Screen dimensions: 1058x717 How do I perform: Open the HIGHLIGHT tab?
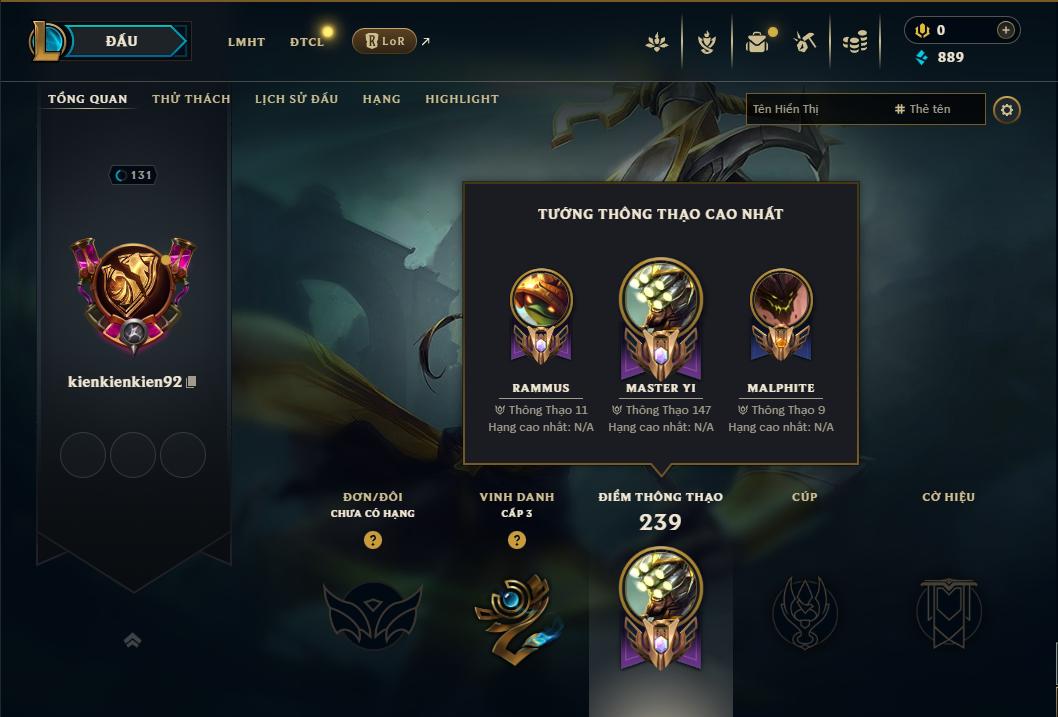pyautogui.click(x=461, y=99)
